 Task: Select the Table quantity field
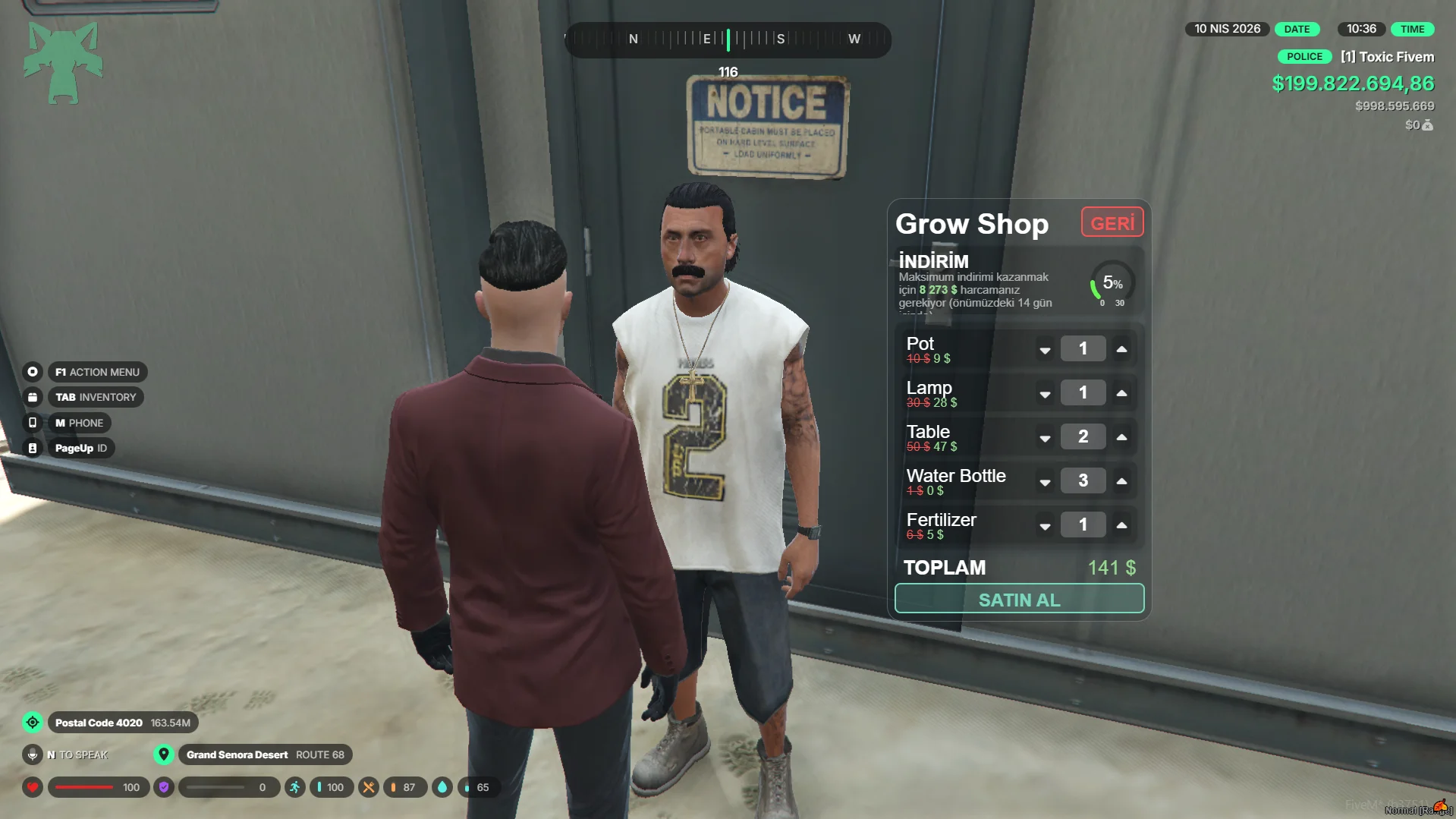[x=1083, y=436]
